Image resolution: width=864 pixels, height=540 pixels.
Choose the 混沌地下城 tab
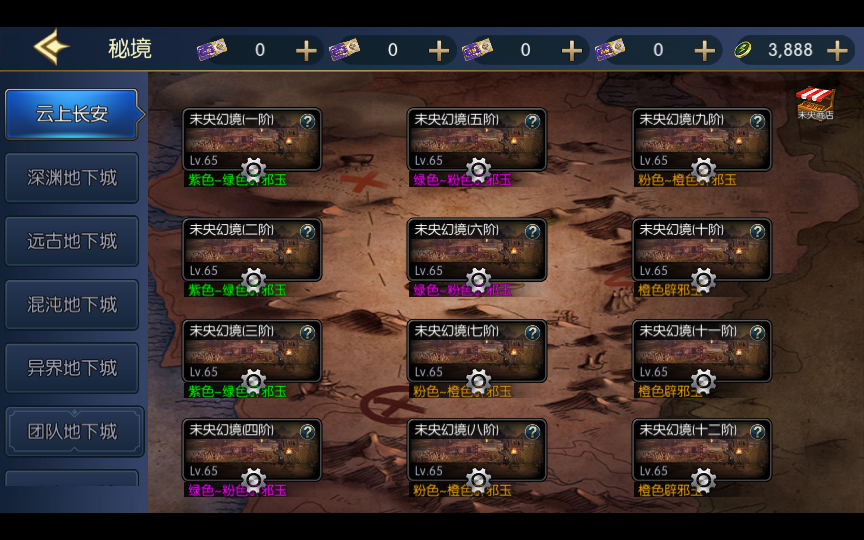72,304
